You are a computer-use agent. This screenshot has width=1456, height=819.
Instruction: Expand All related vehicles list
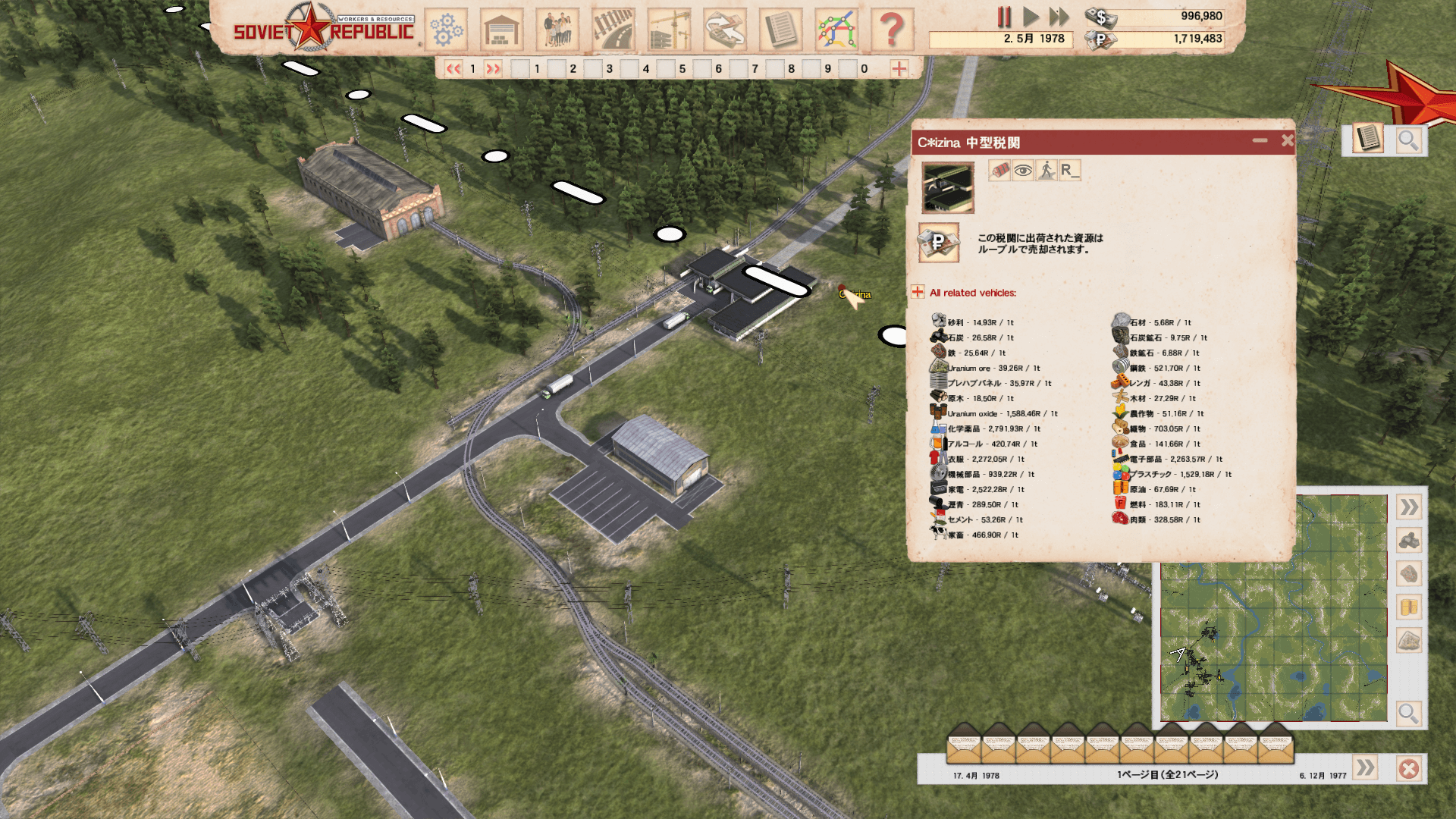point(918,292)
